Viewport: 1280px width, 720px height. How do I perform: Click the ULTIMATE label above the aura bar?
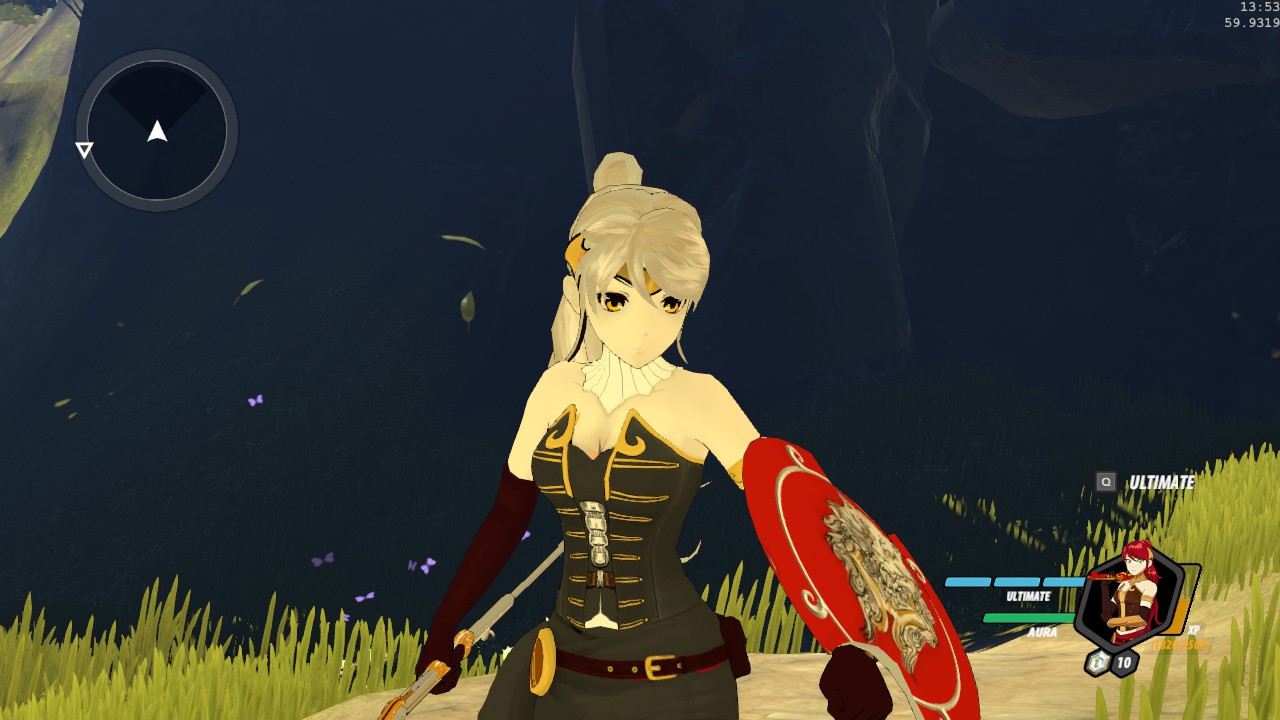(x=1028, y=595)
